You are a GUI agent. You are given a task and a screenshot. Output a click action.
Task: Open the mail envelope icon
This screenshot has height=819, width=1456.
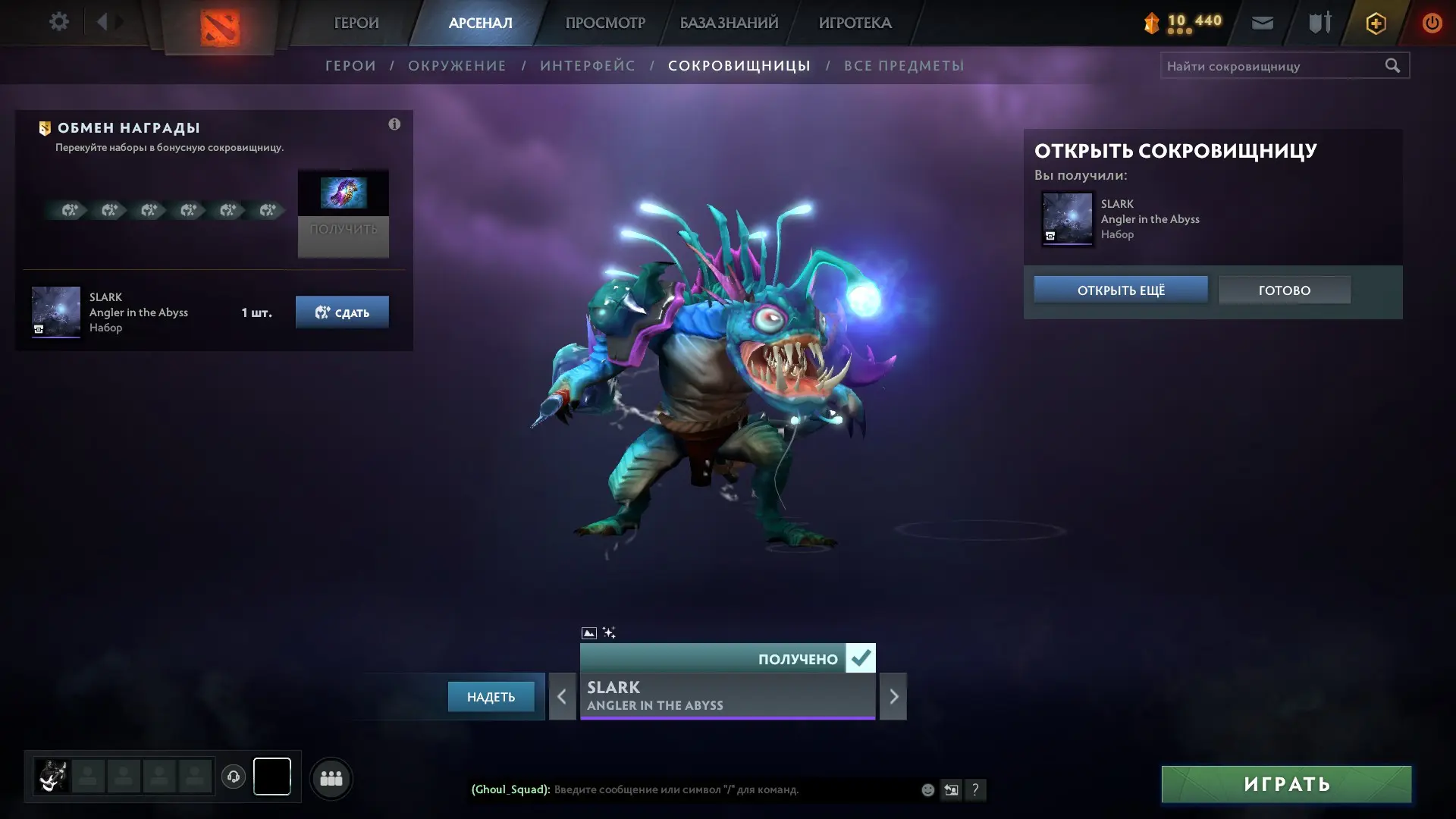click(x=1263, y=23)
